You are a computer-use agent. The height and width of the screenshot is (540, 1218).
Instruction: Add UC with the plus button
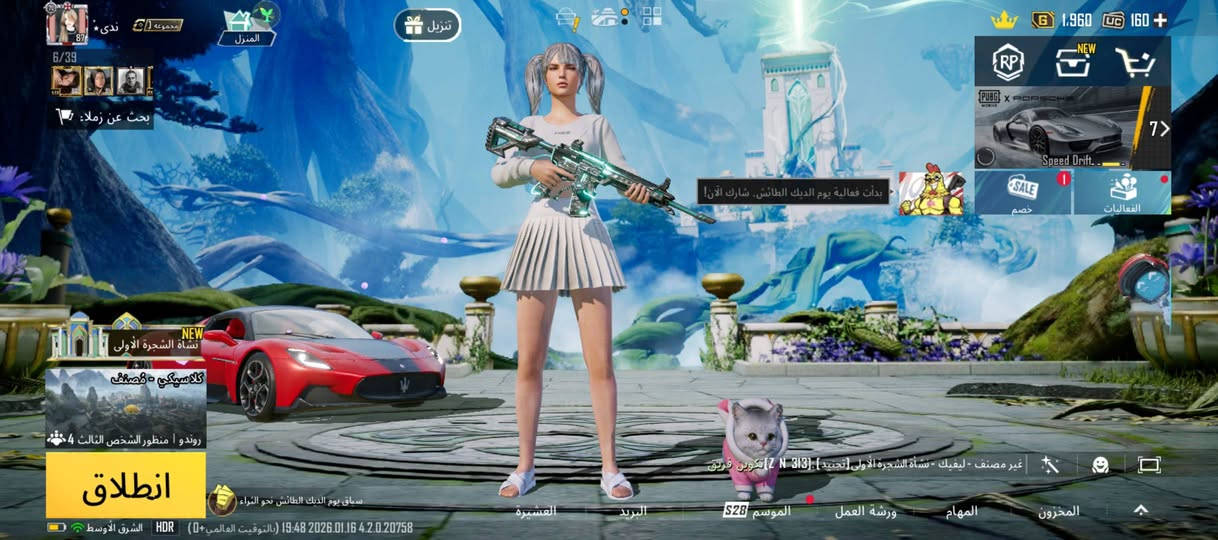(1160, 20)
